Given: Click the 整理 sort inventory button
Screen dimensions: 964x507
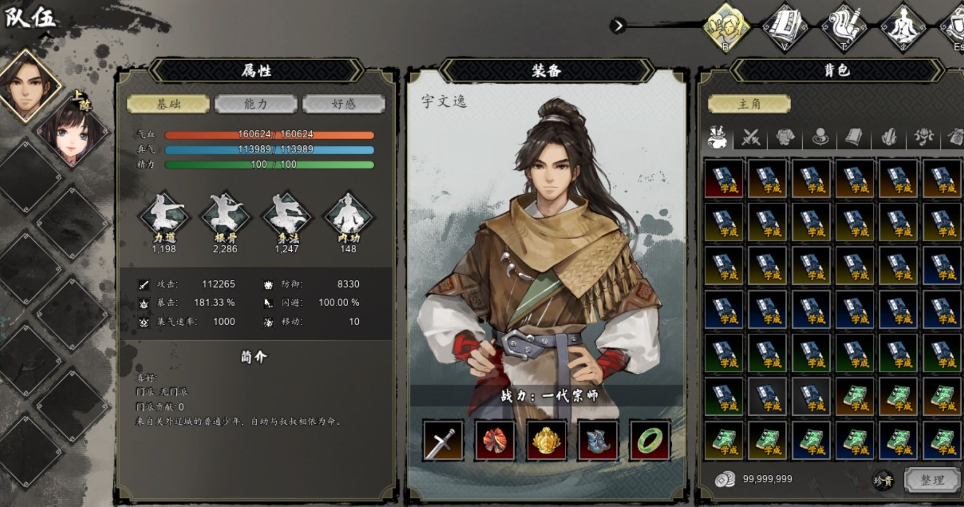Looking at the screenshot, I should click(931, 480).
